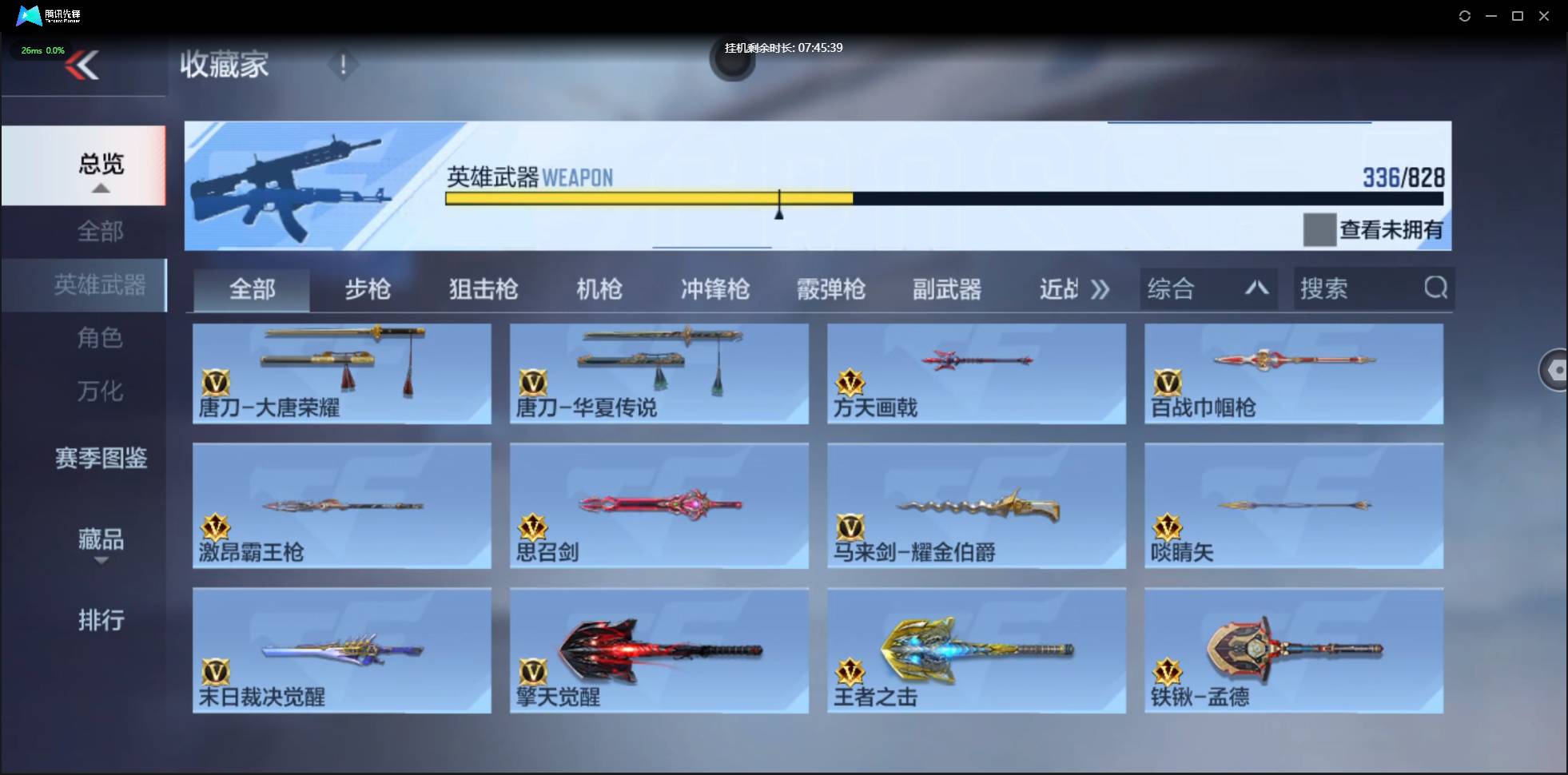
Task: Click the marker on the 英雄武器 progress bar
Action: point(779,205)
